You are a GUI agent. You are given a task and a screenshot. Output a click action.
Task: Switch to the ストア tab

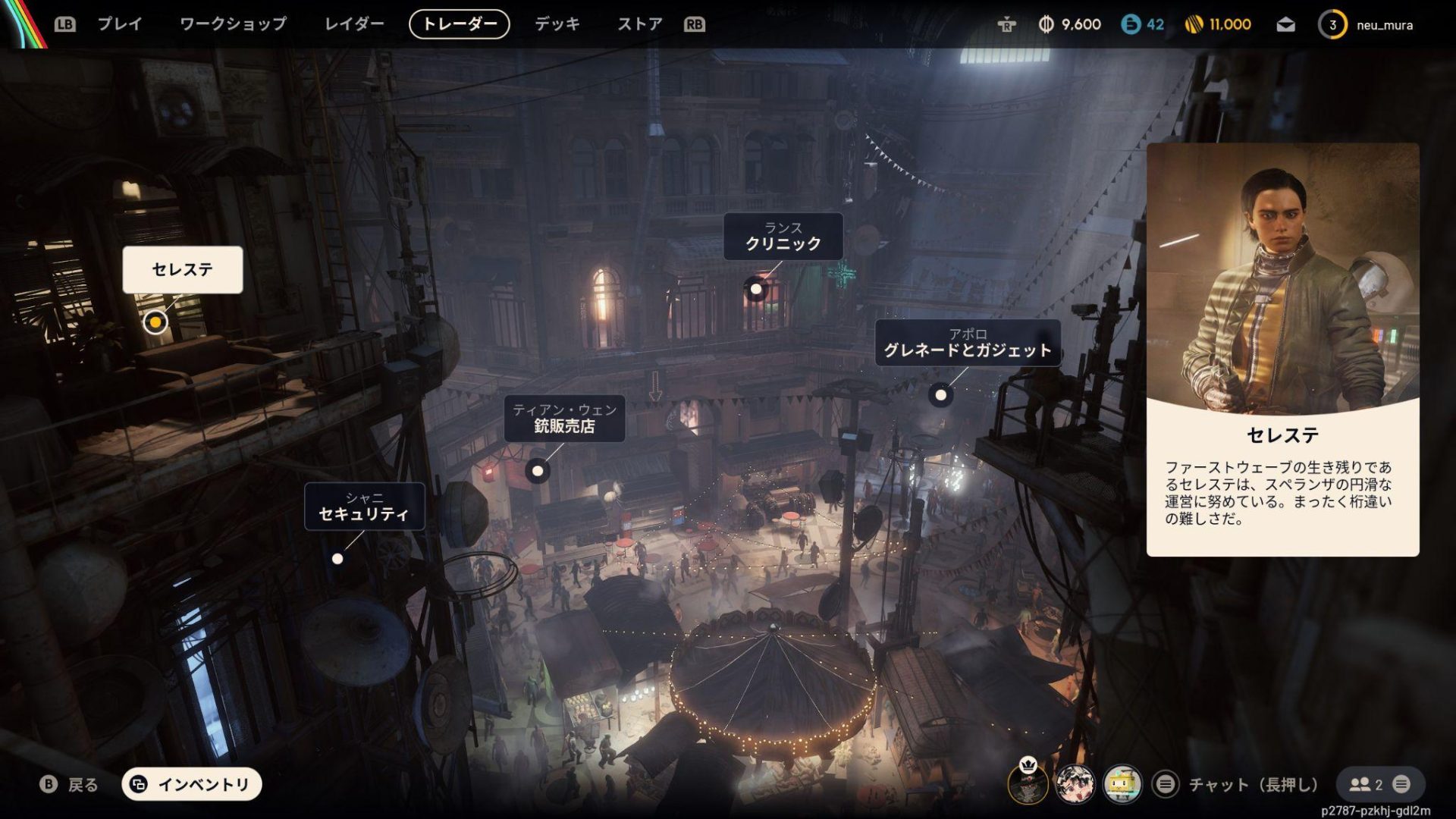pyautogui.click(x=639, y=24)
